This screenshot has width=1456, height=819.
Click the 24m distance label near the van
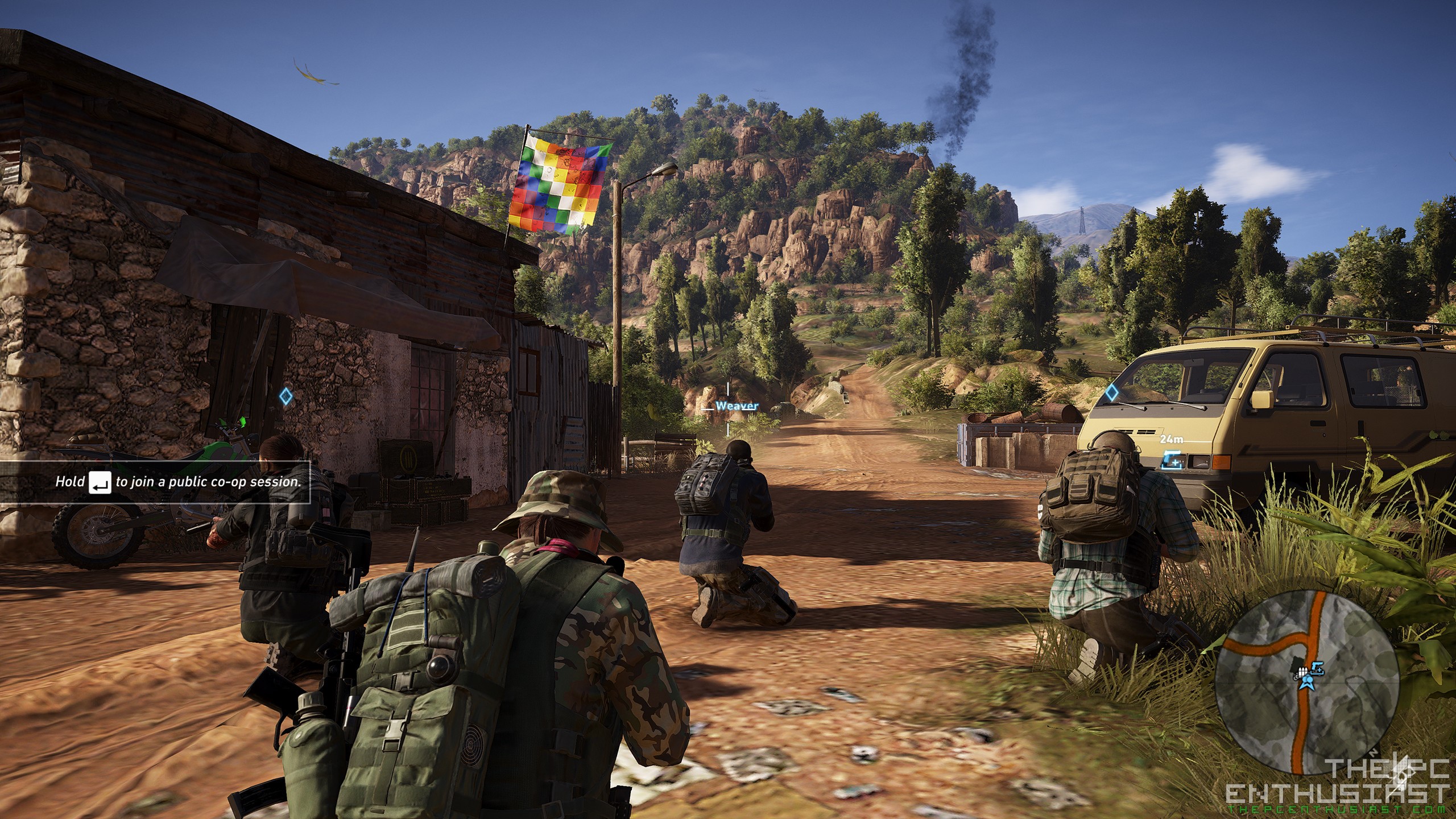coord(1172,440)
